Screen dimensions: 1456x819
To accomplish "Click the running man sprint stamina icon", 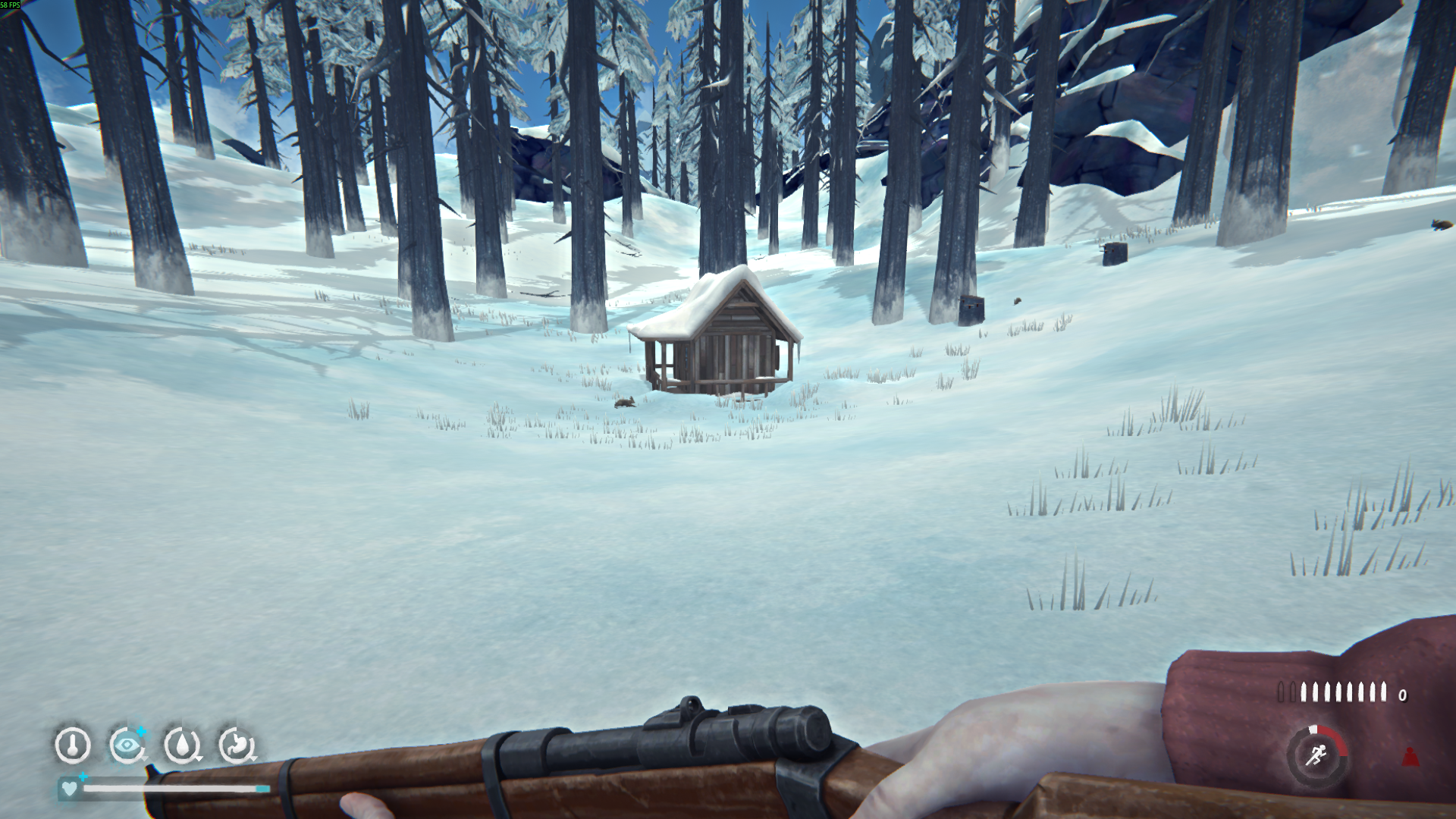I will pyautogui.click(x=1316, y=756).
